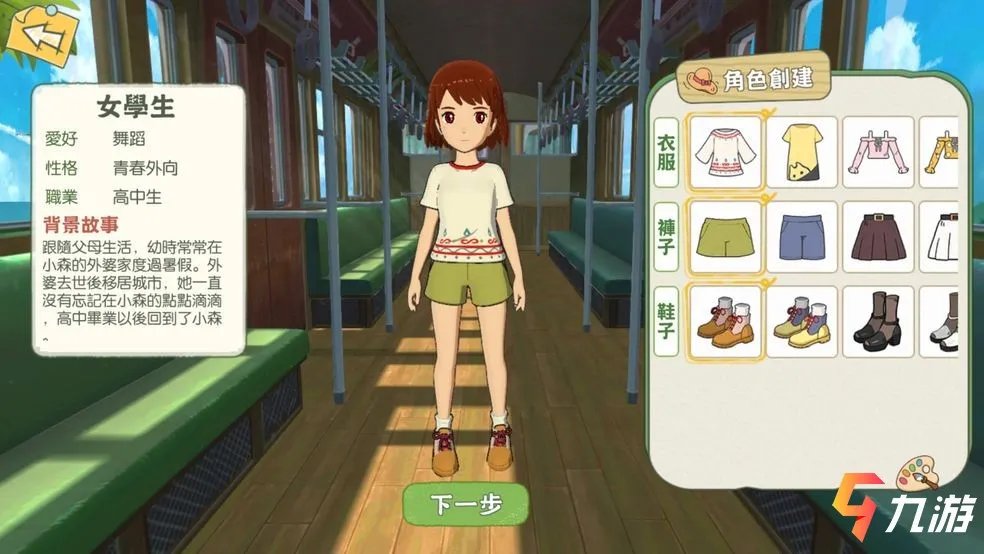Select the 鞋子 shoes category label
Viewport: 984px width, 554px height.
pos(666,322)
